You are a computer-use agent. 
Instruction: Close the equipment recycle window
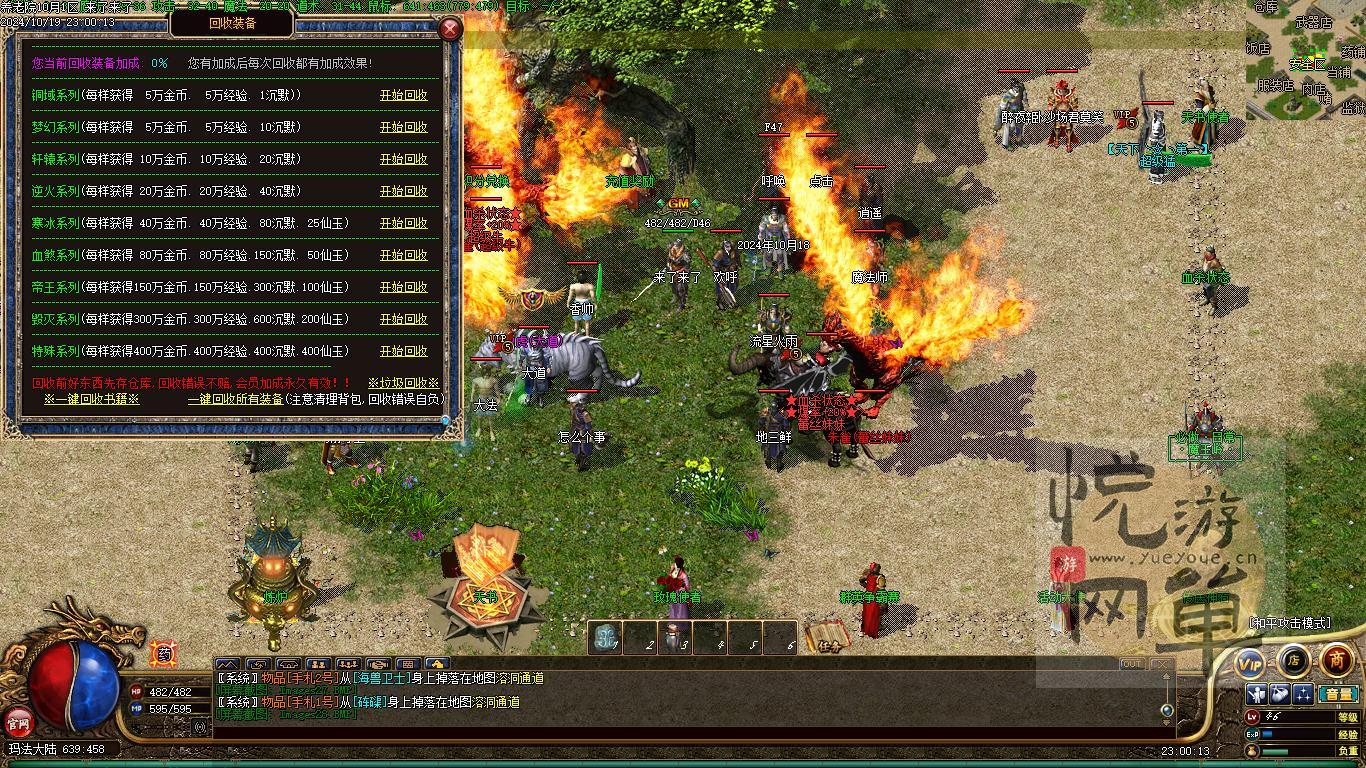tap(451, 28)
